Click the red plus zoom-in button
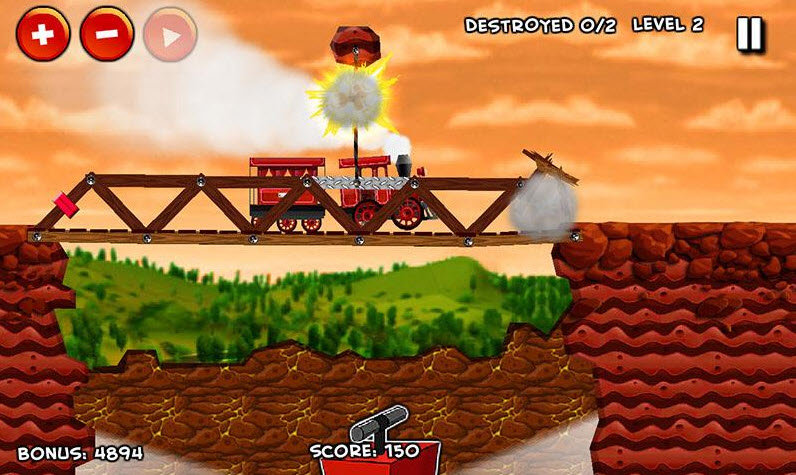The width and height of the screenshot is (796, 475). click(42, 35)
